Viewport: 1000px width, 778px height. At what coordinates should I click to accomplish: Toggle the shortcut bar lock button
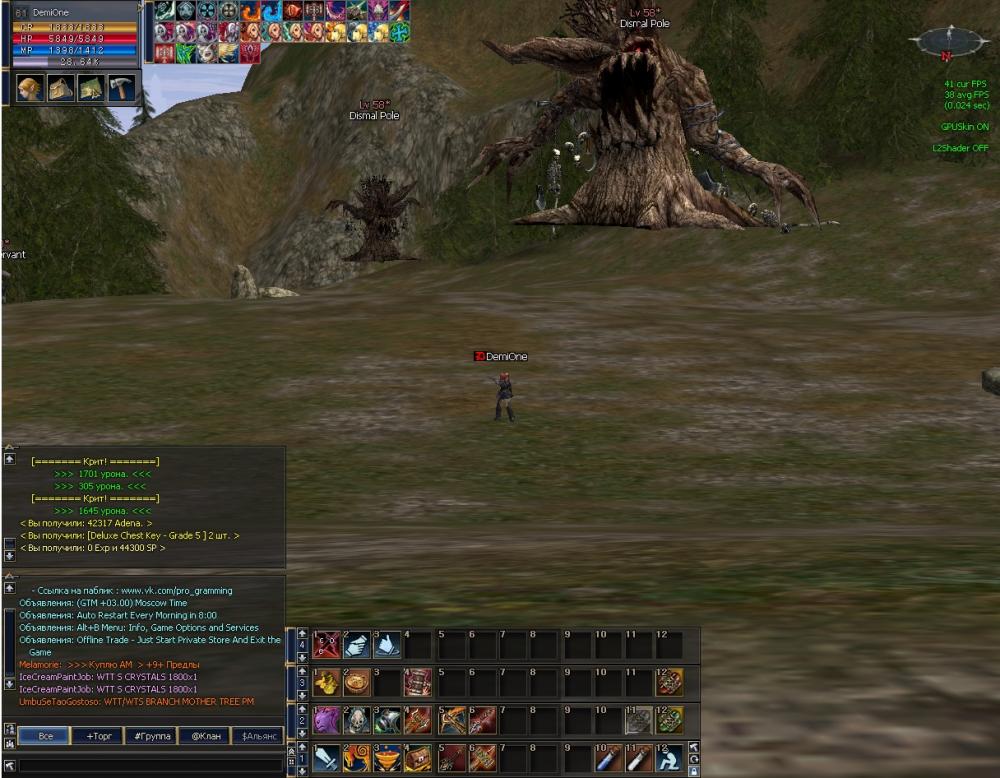pyautogui.click(x=694, y=771)
